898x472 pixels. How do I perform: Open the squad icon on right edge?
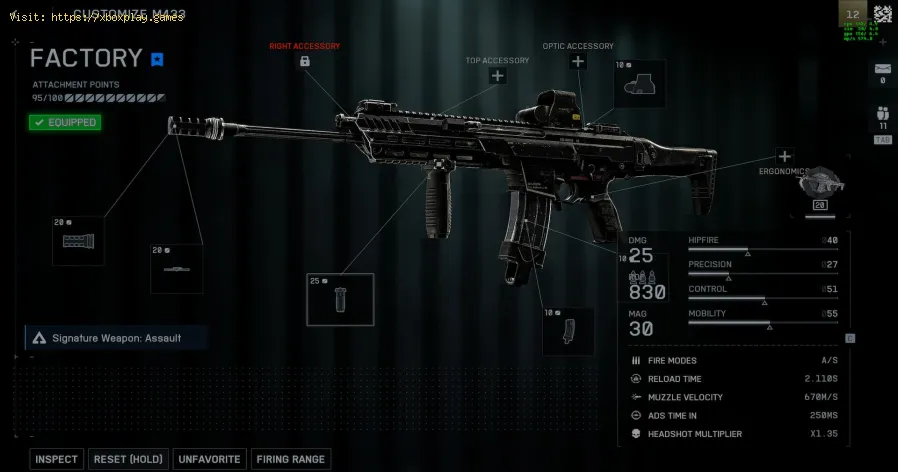point(882,113)
